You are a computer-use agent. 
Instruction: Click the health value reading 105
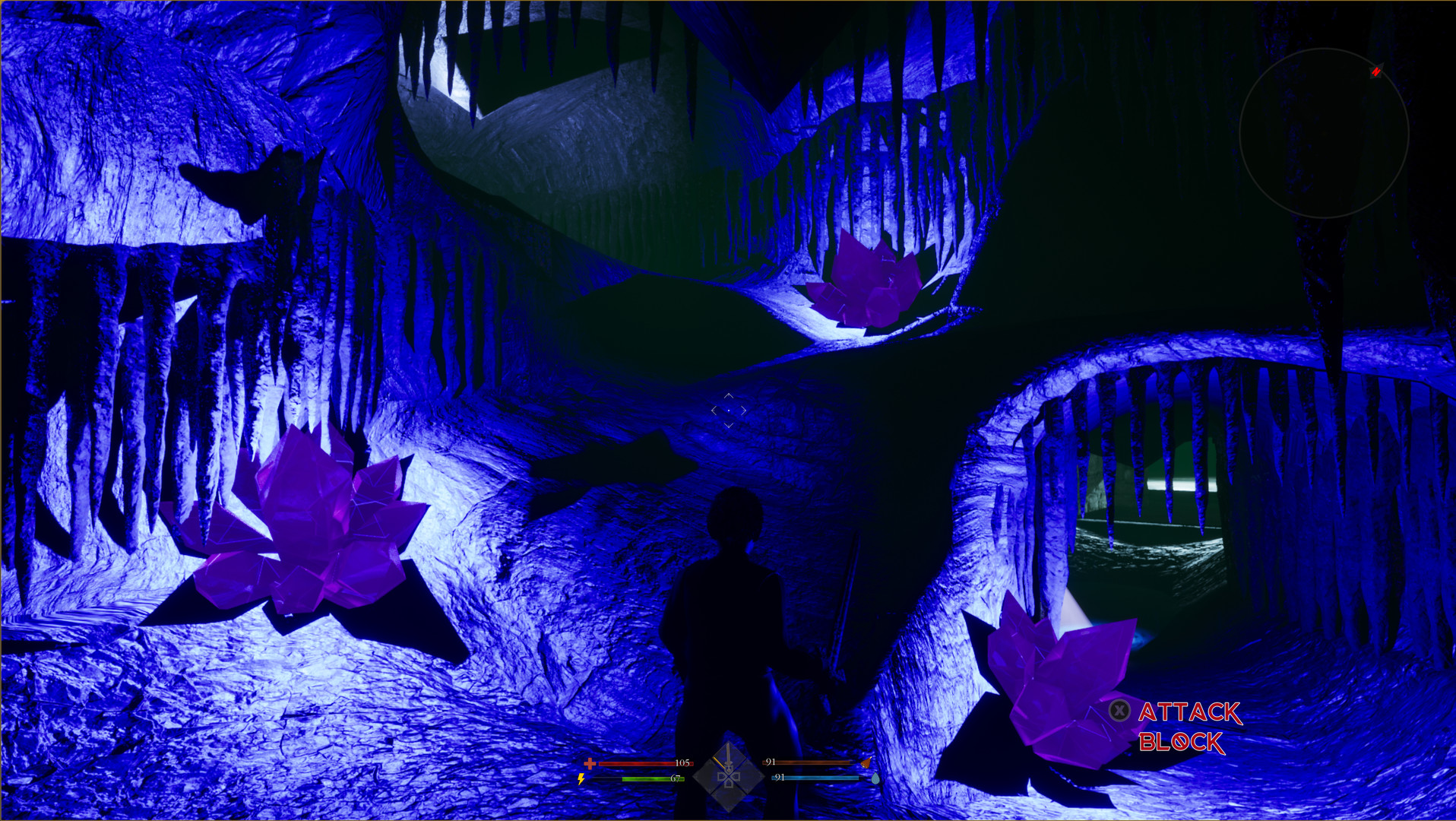[683, 763]
